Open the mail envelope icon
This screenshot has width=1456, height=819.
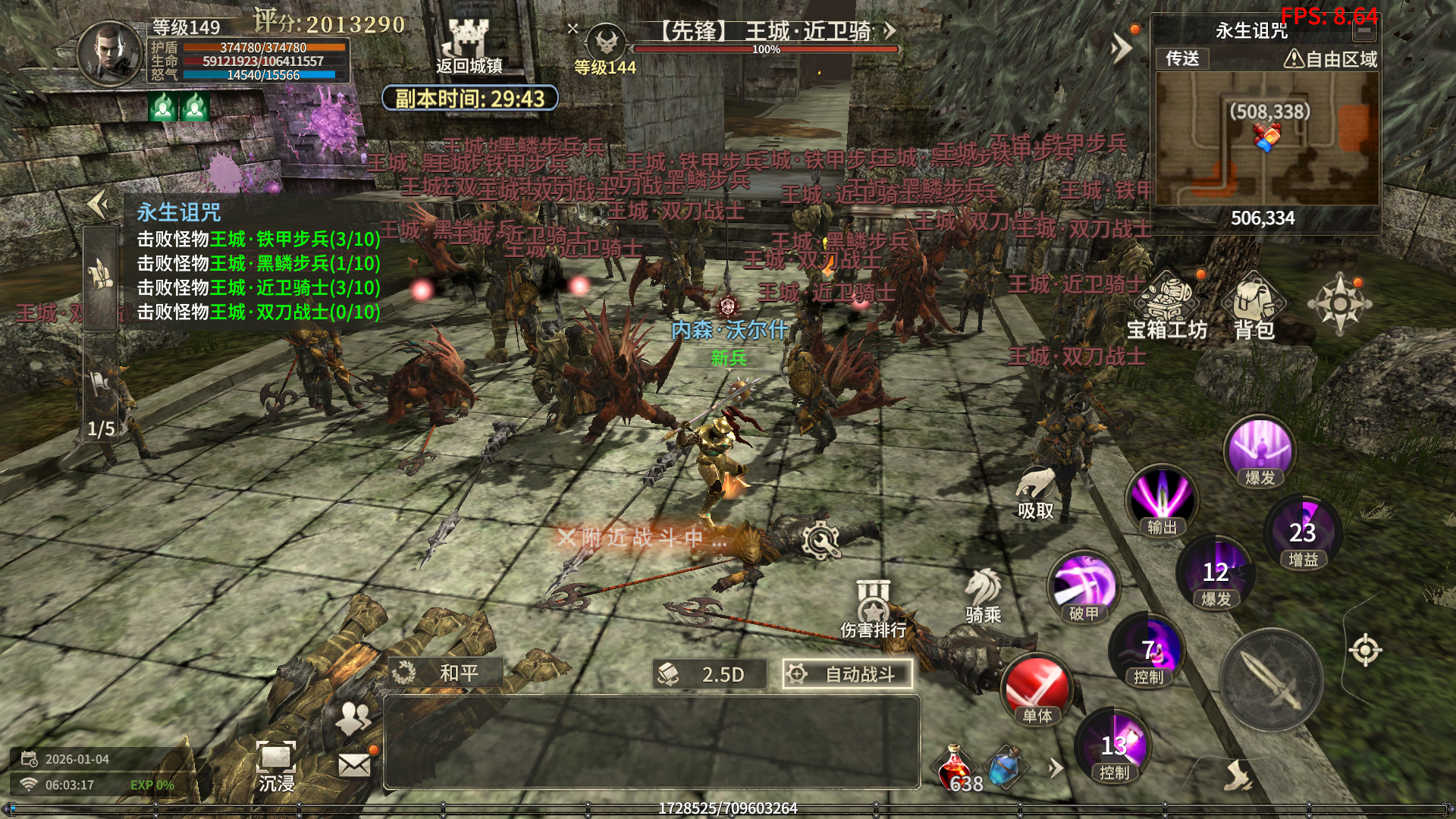pos(354,764)
